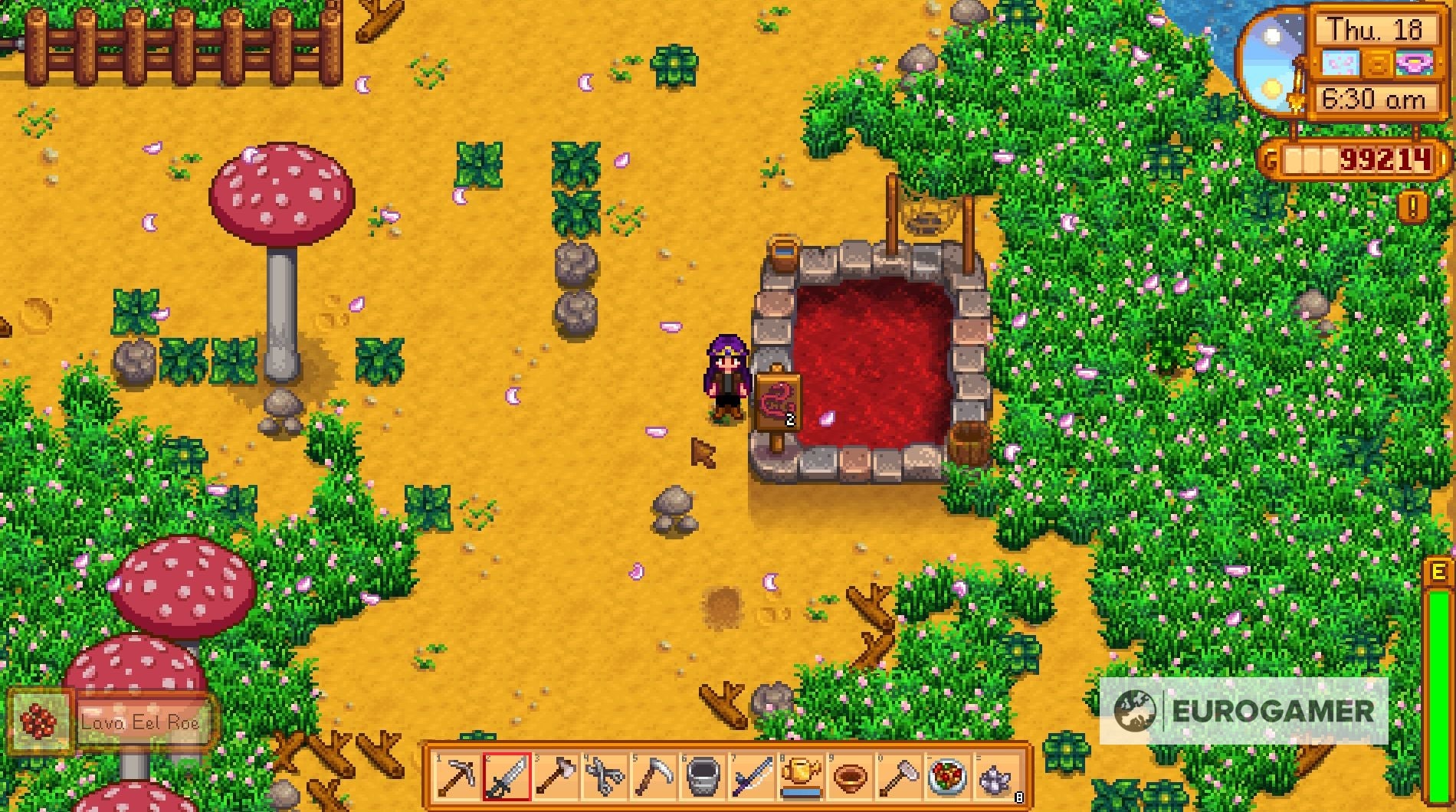This screenshot has width=1456, height=812.
Task: Click the cherry blossom weather icon in the HUD
Action: (x=1341, y=63)
